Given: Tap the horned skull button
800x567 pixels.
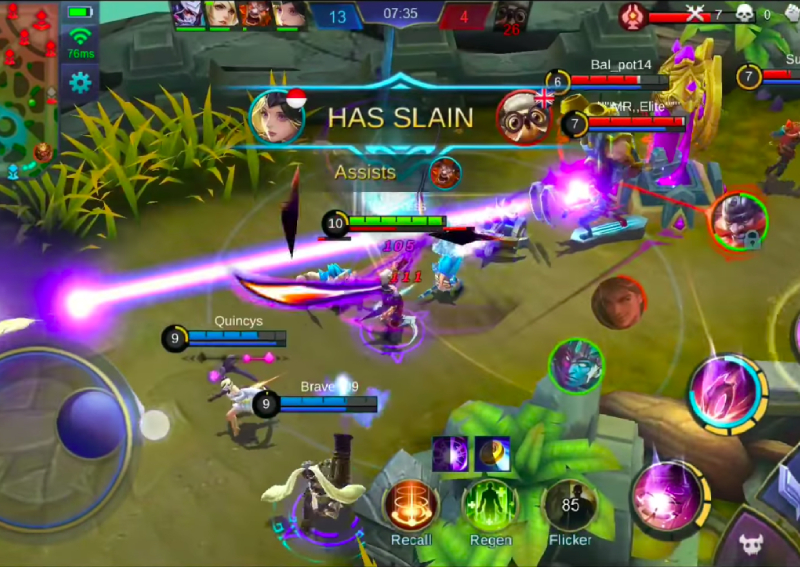Looking at the screenshot, I should (752, 543).
